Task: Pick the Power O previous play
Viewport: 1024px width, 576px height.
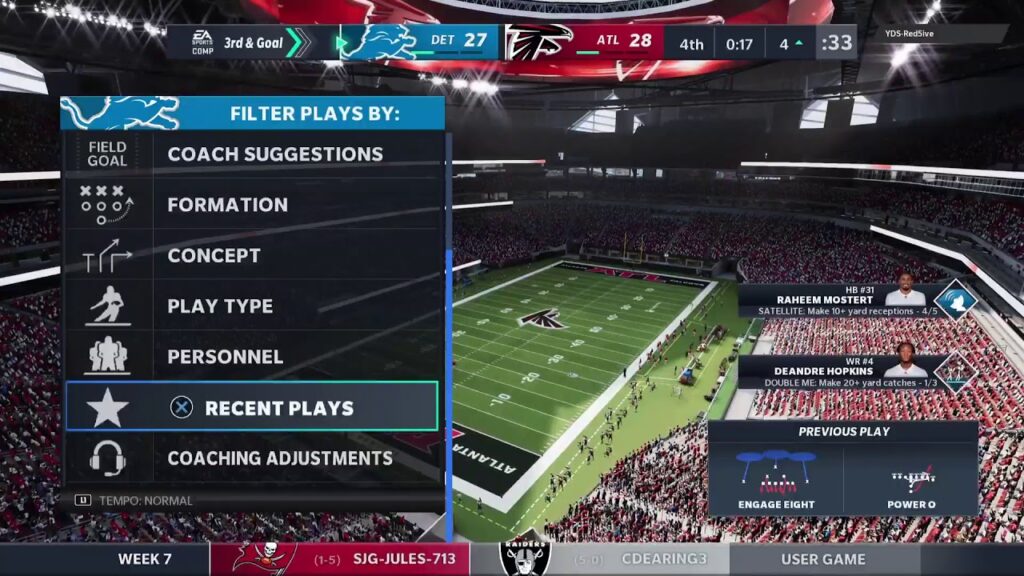Action: coord(911,480)
